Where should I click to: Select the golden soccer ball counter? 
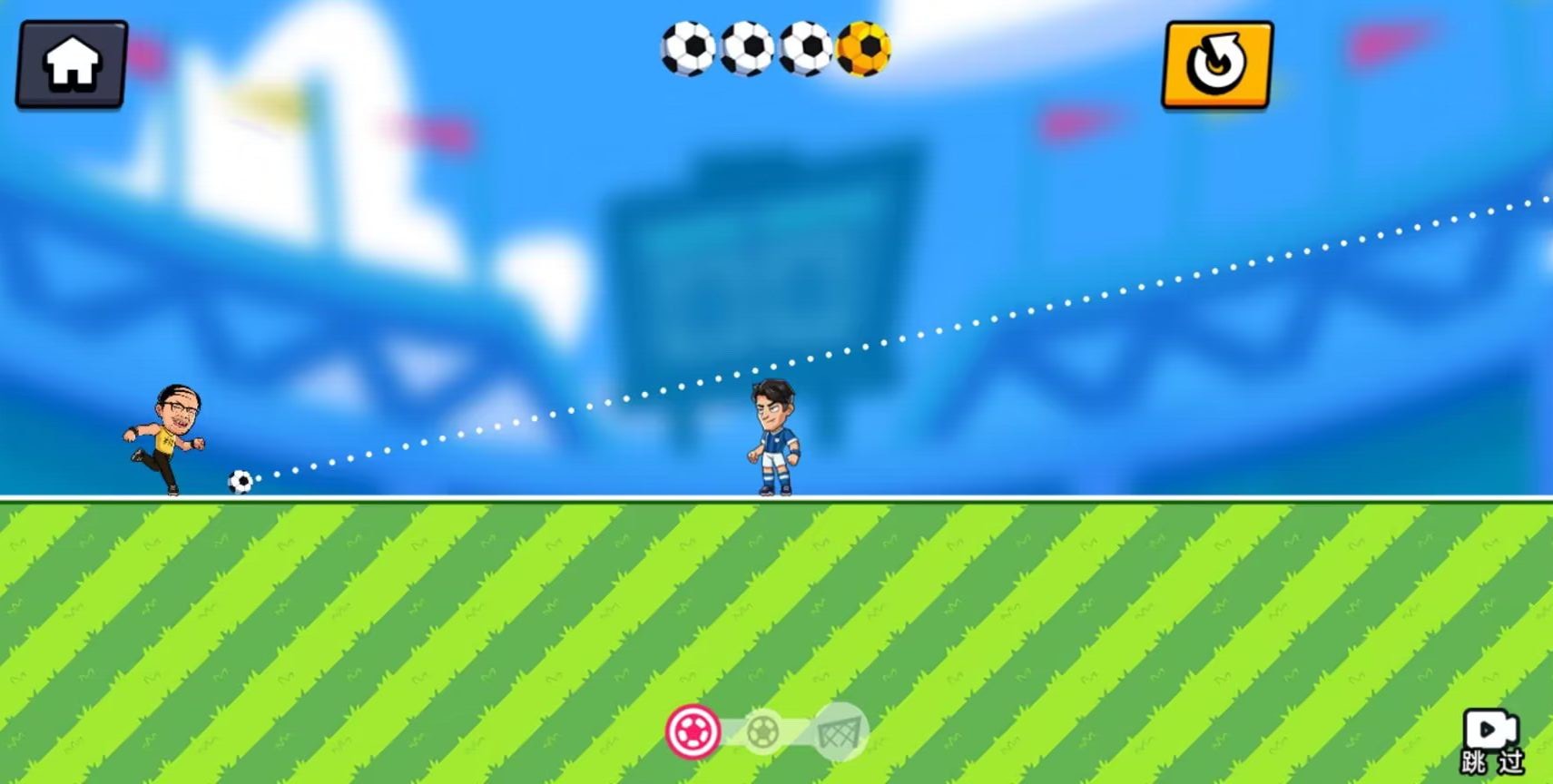coord(864,50)
